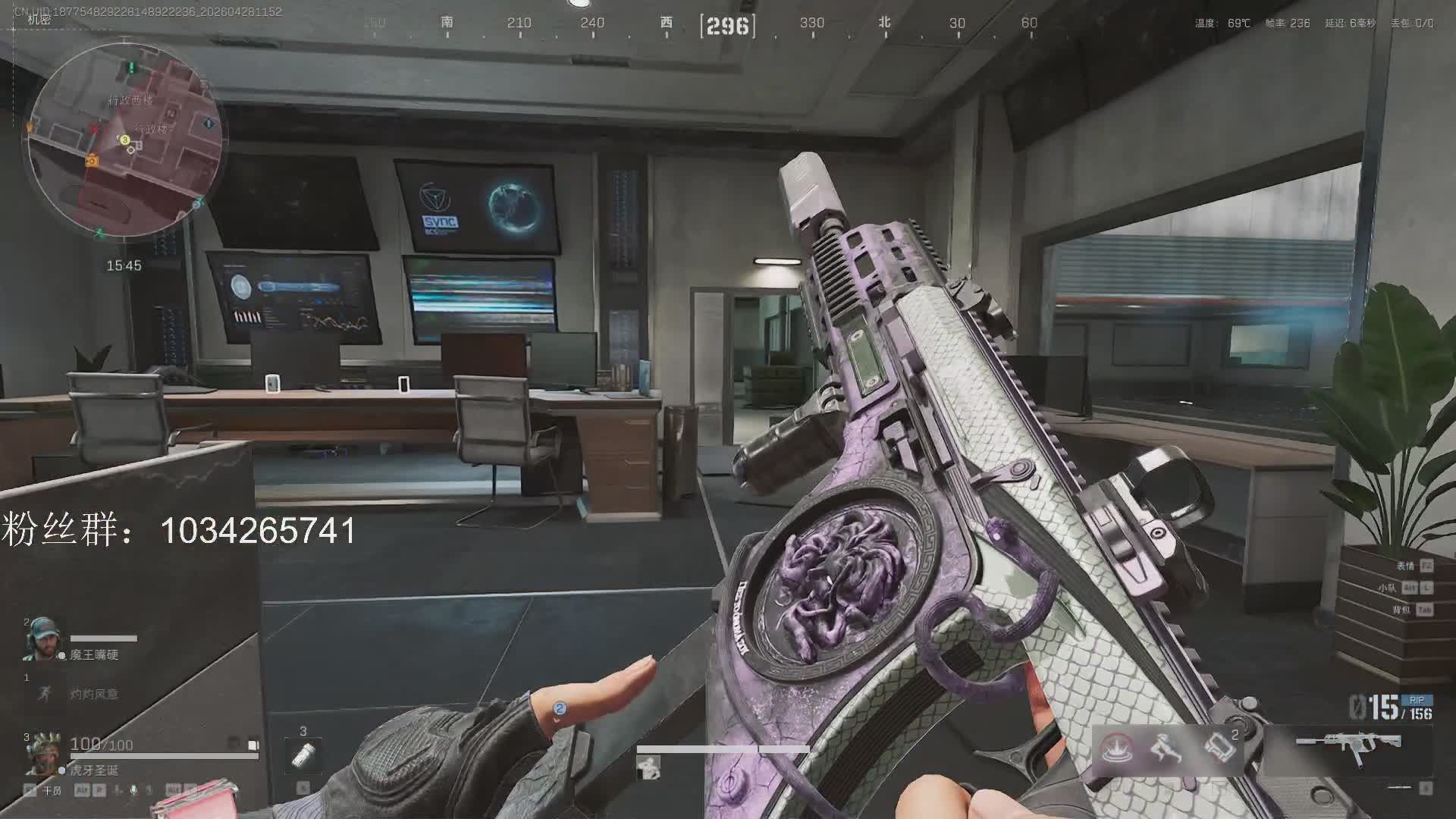Open the circular minimap

click(x=124, y=139)
